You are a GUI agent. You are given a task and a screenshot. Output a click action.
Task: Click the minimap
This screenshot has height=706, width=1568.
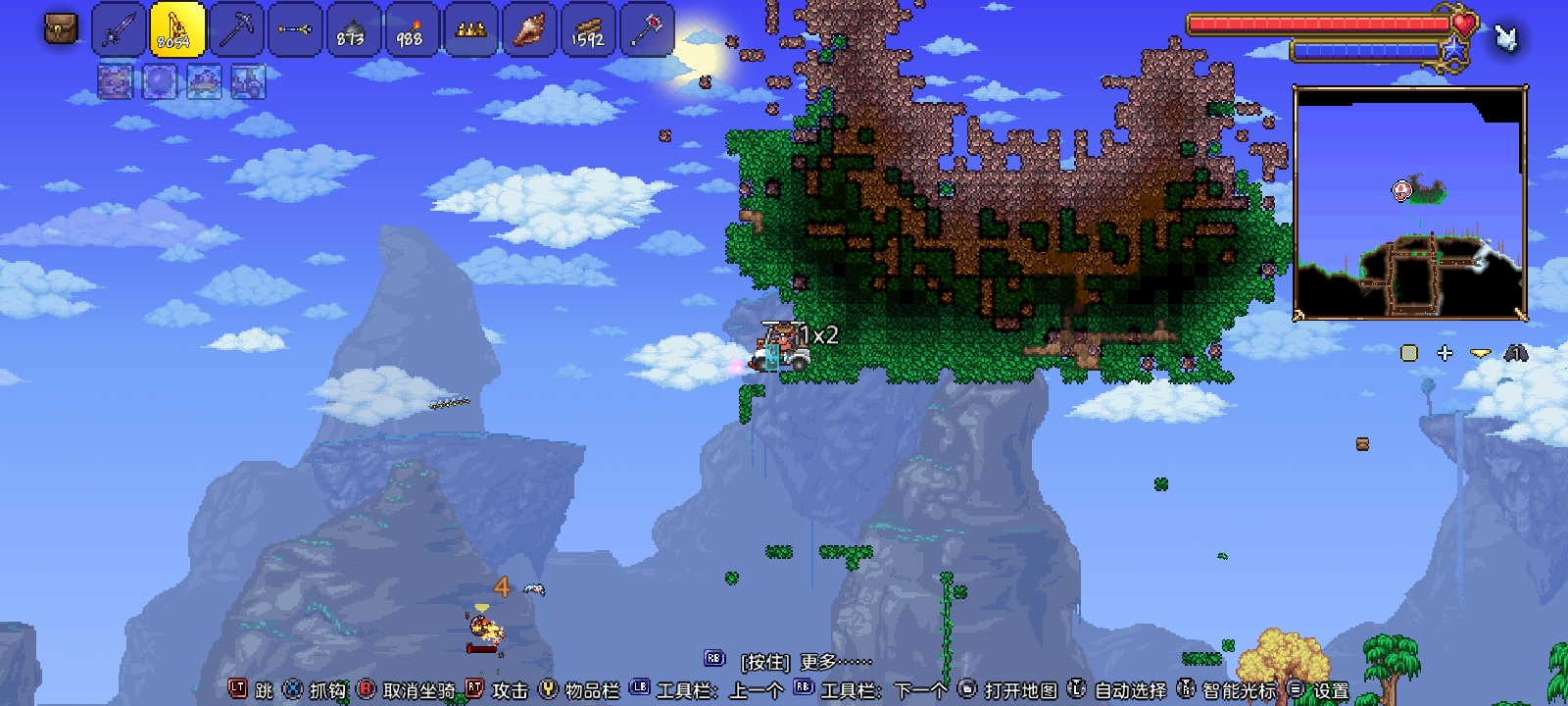(1410, 203)
